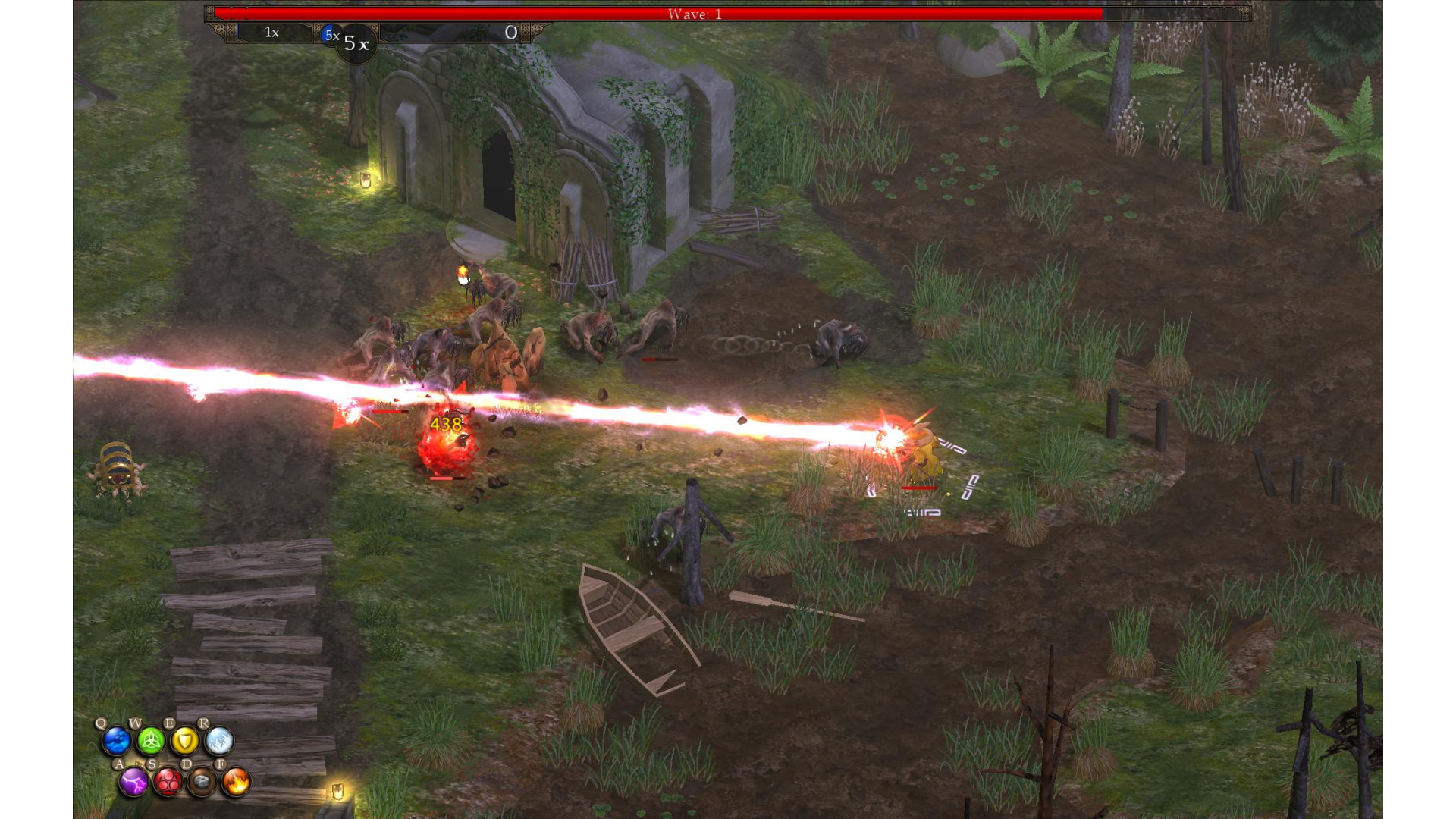Screen dimensions: 1456x819
Task: Select the blue Water element orb
Action: click(x=117, y=741)
